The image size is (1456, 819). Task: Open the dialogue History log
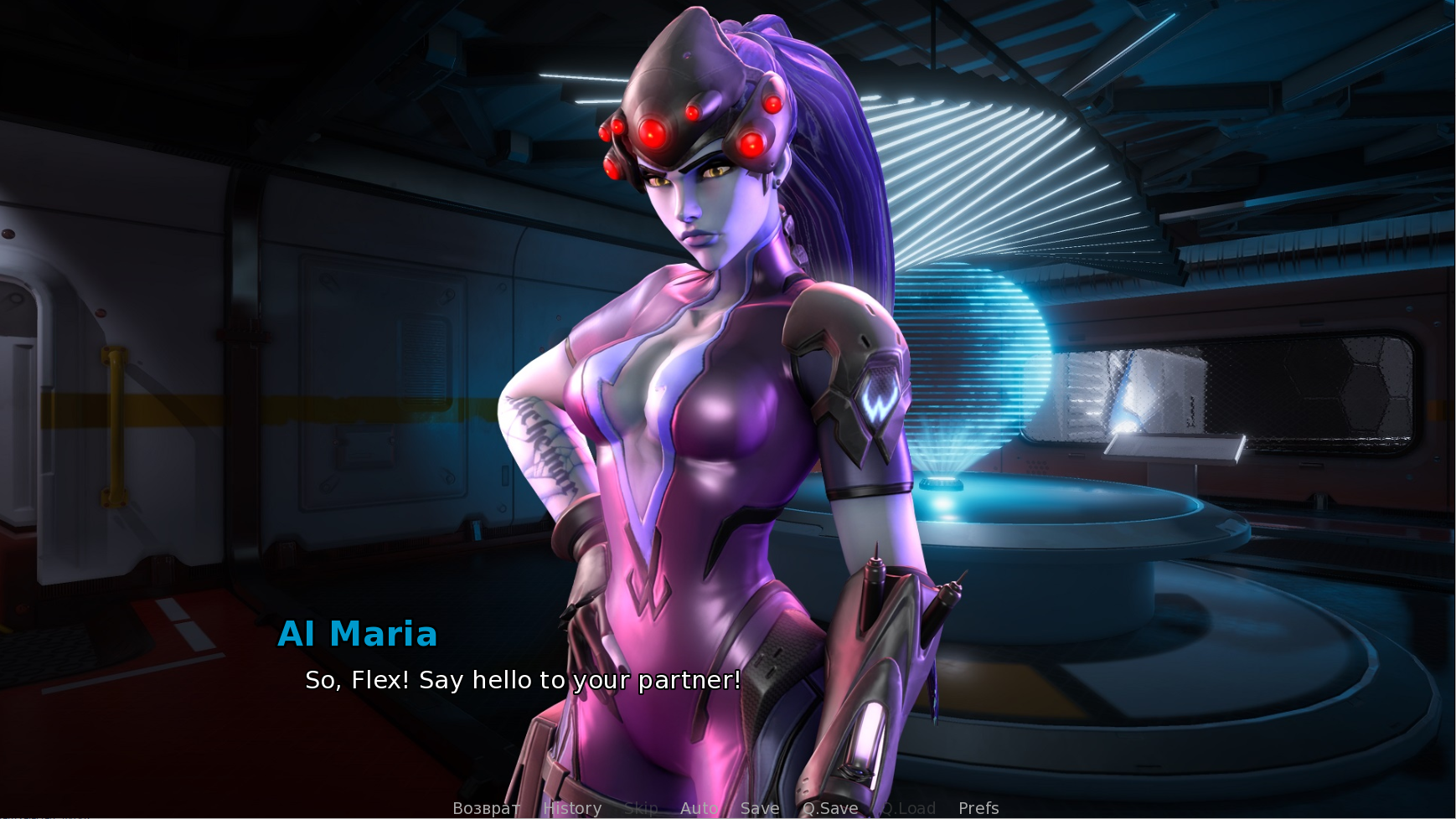tap(572, 808)
